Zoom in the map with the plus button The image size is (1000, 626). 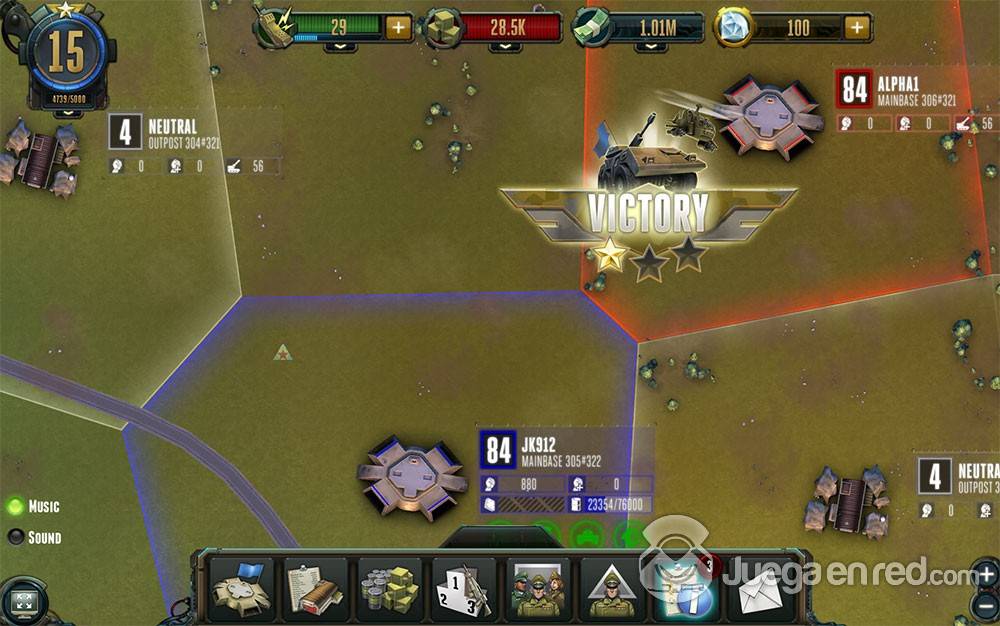point(985,574)
